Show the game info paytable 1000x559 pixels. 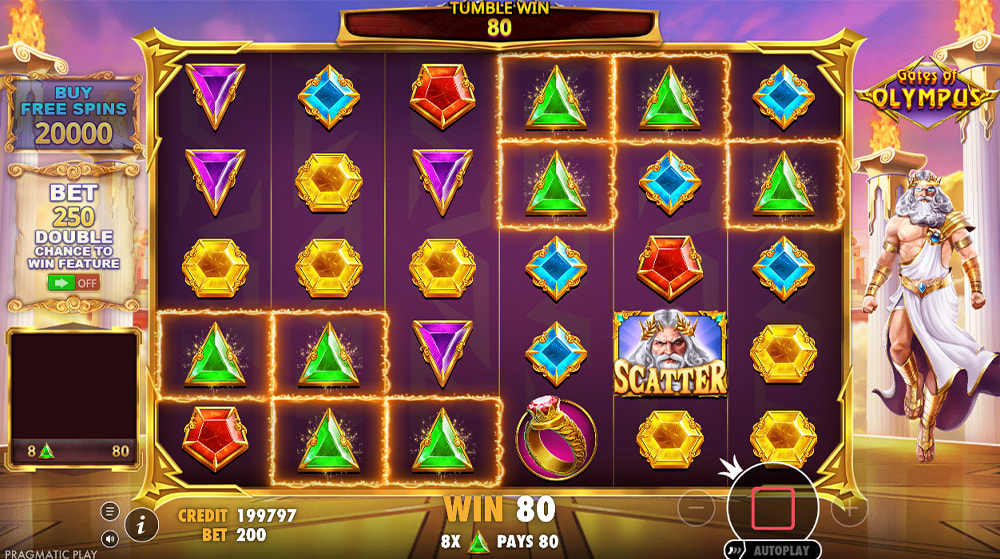pos(141,522)
